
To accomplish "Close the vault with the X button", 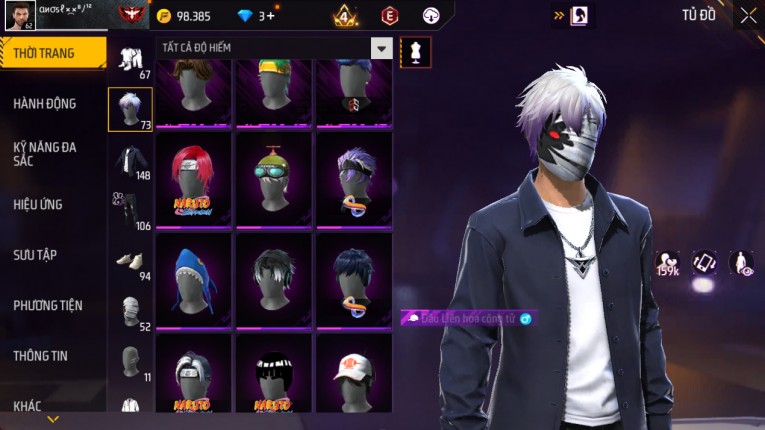I will [x=748, y=15].
